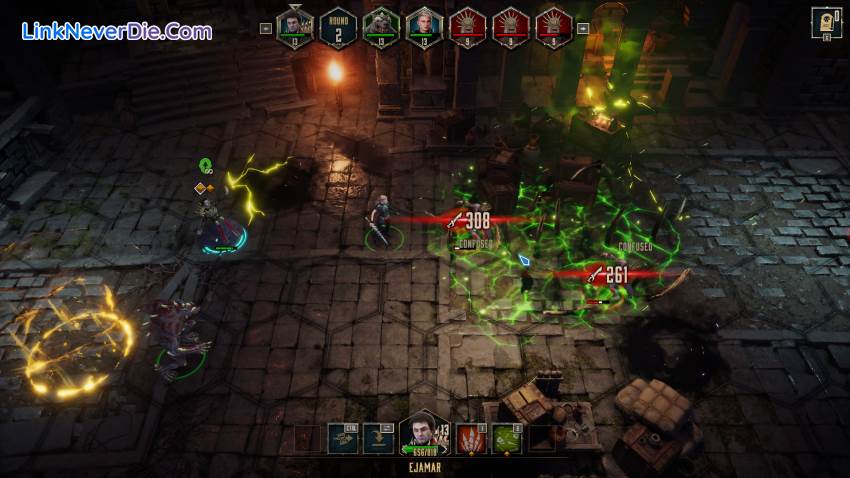The height and width of the screenshot is (478, 850).
Task: Use the green poison ability
Action: (506, 438)
